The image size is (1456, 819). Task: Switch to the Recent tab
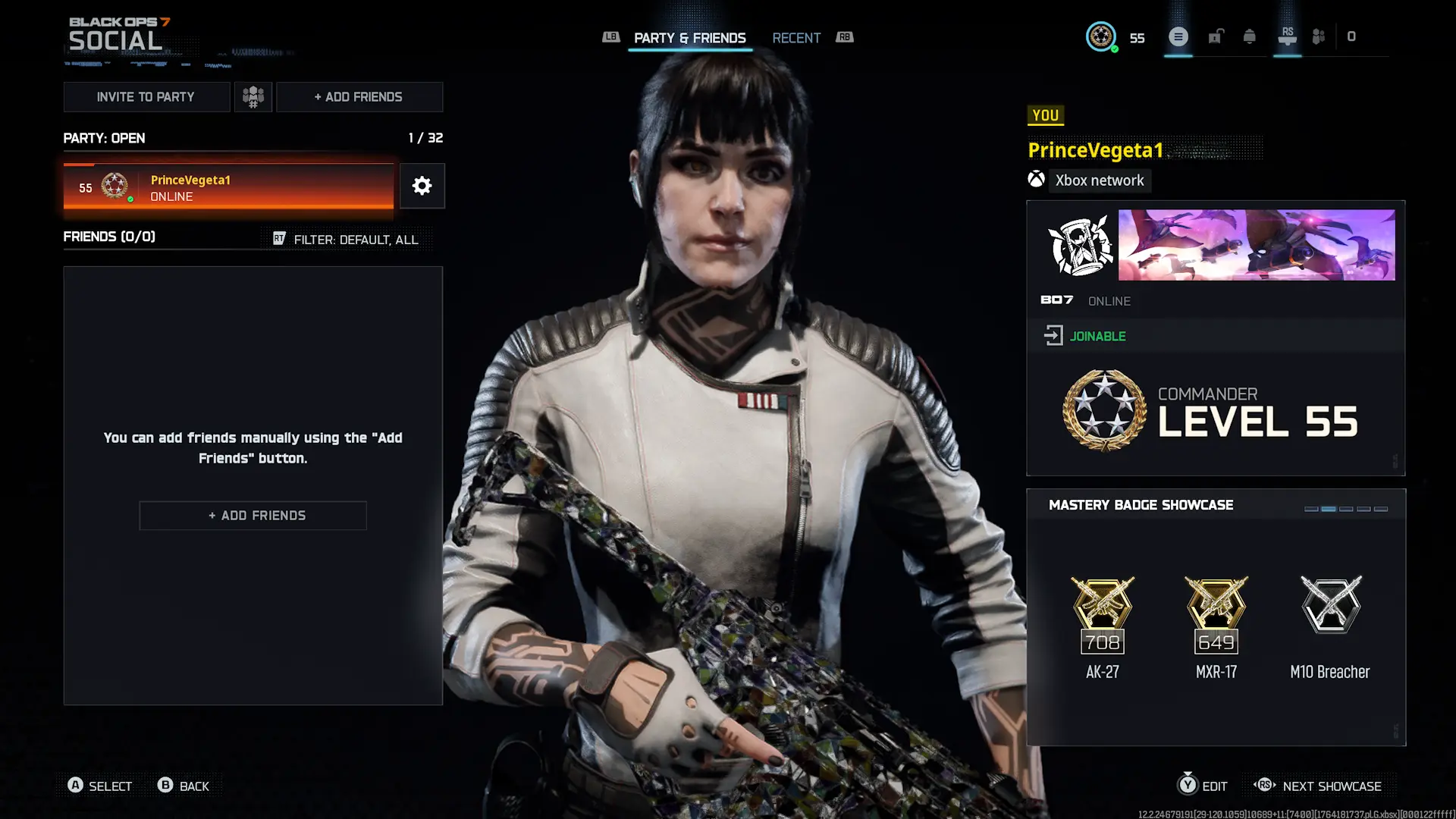point(796,38)
